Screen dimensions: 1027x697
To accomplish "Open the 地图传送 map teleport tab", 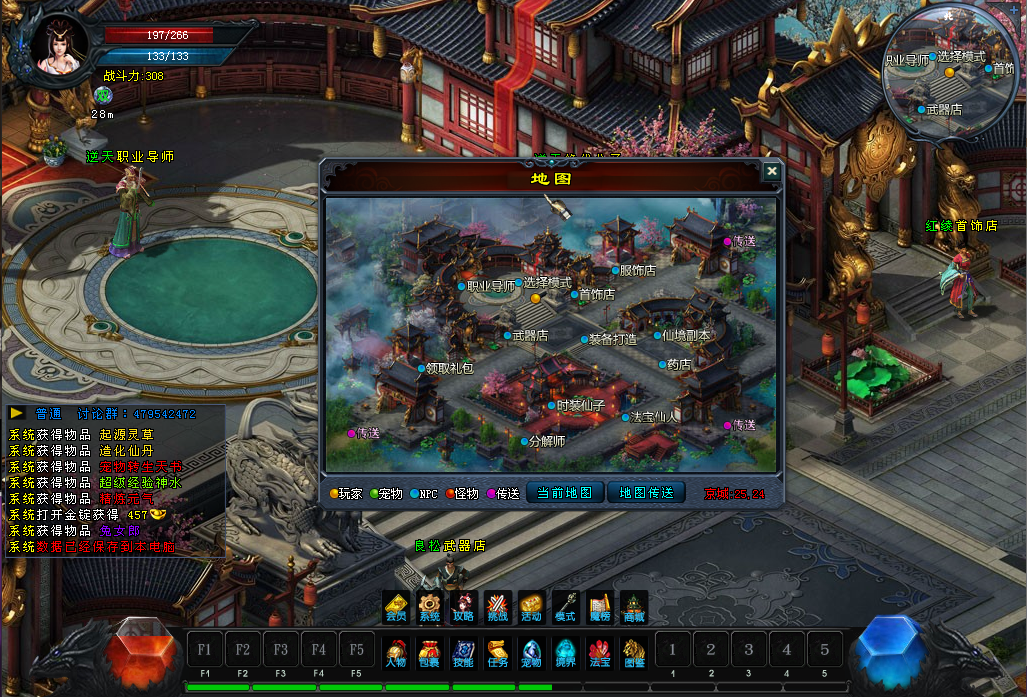I will (646, 493).
